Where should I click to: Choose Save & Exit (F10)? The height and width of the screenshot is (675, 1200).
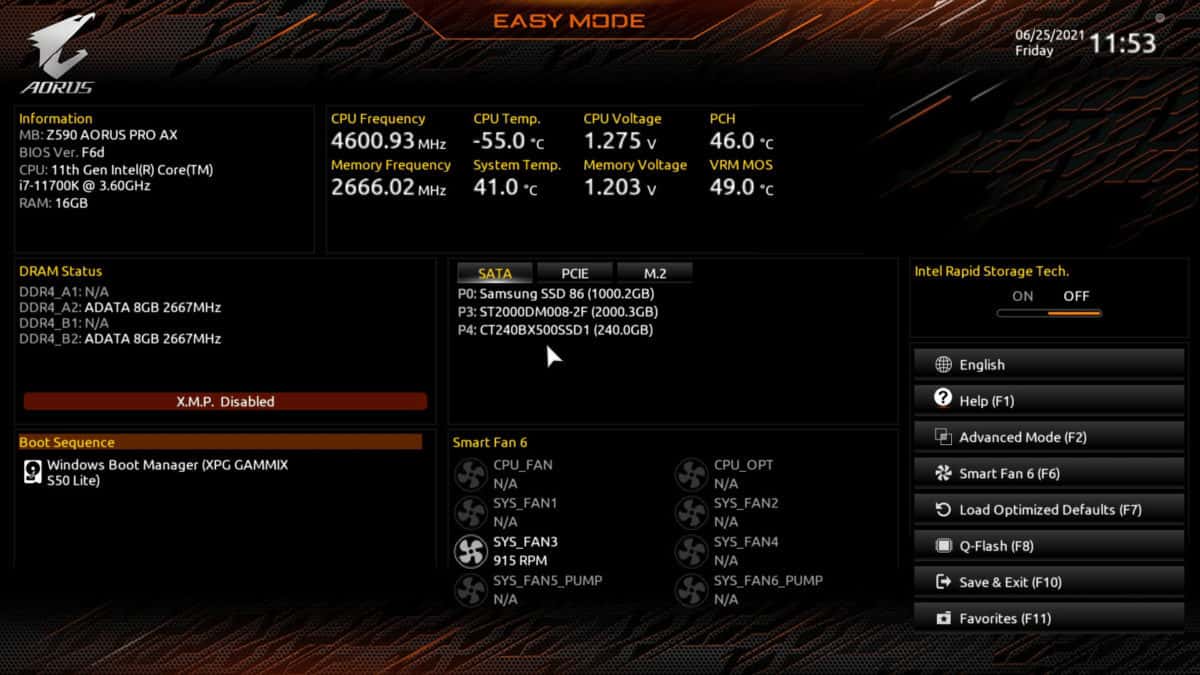click(1049, 582)
